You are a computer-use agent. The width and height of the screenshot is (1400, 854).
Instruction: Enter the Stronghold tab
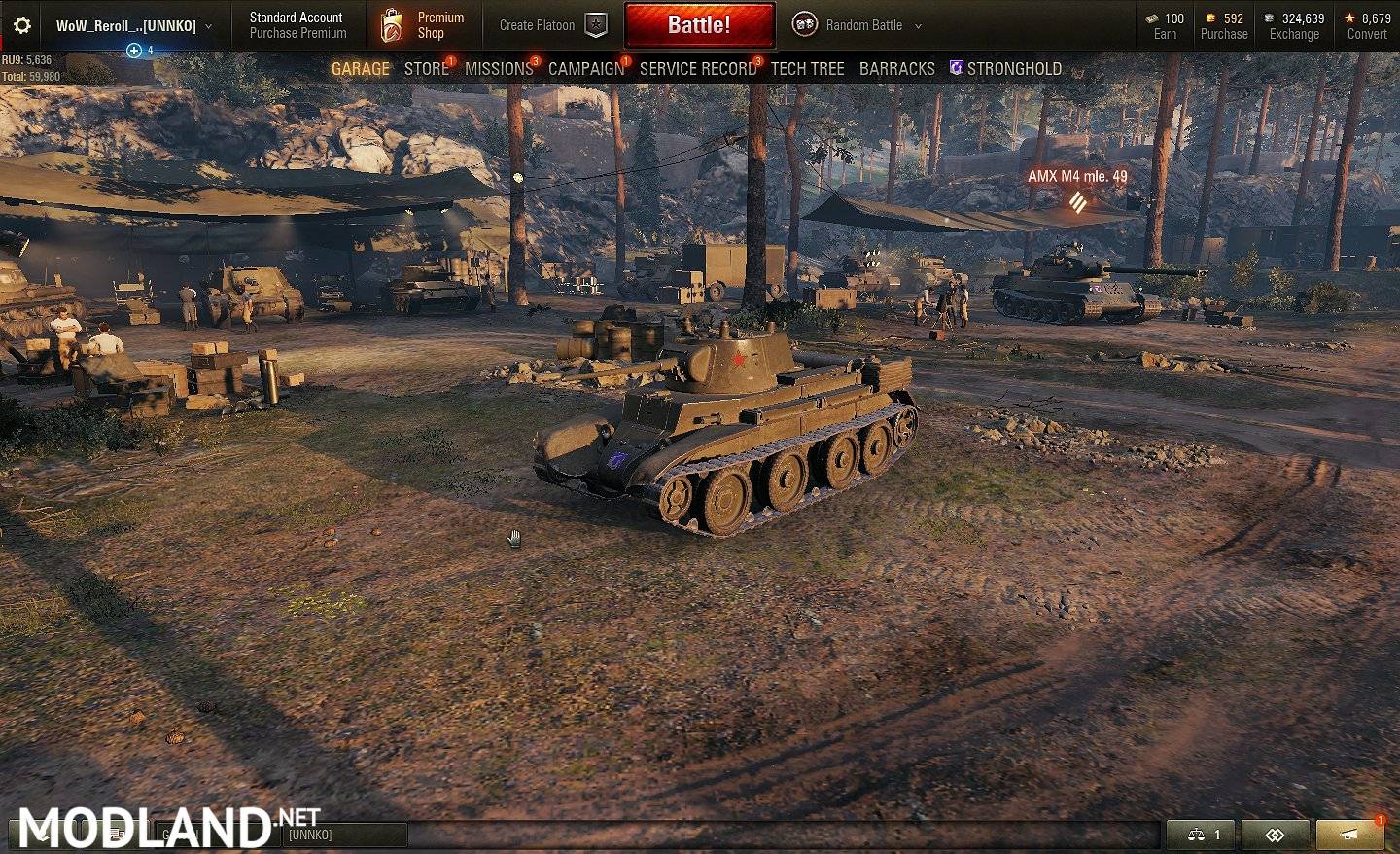point(1013,69)
